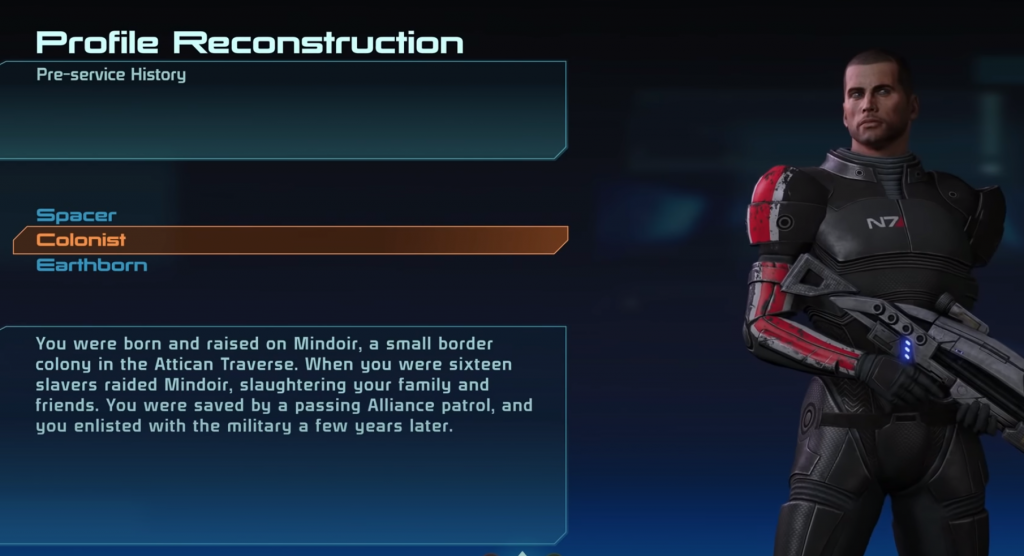Image resolution: width=1024 pixels, height=556 pixels.
Task: Pick the Earthborn history entry
Action: pos(92,265)
